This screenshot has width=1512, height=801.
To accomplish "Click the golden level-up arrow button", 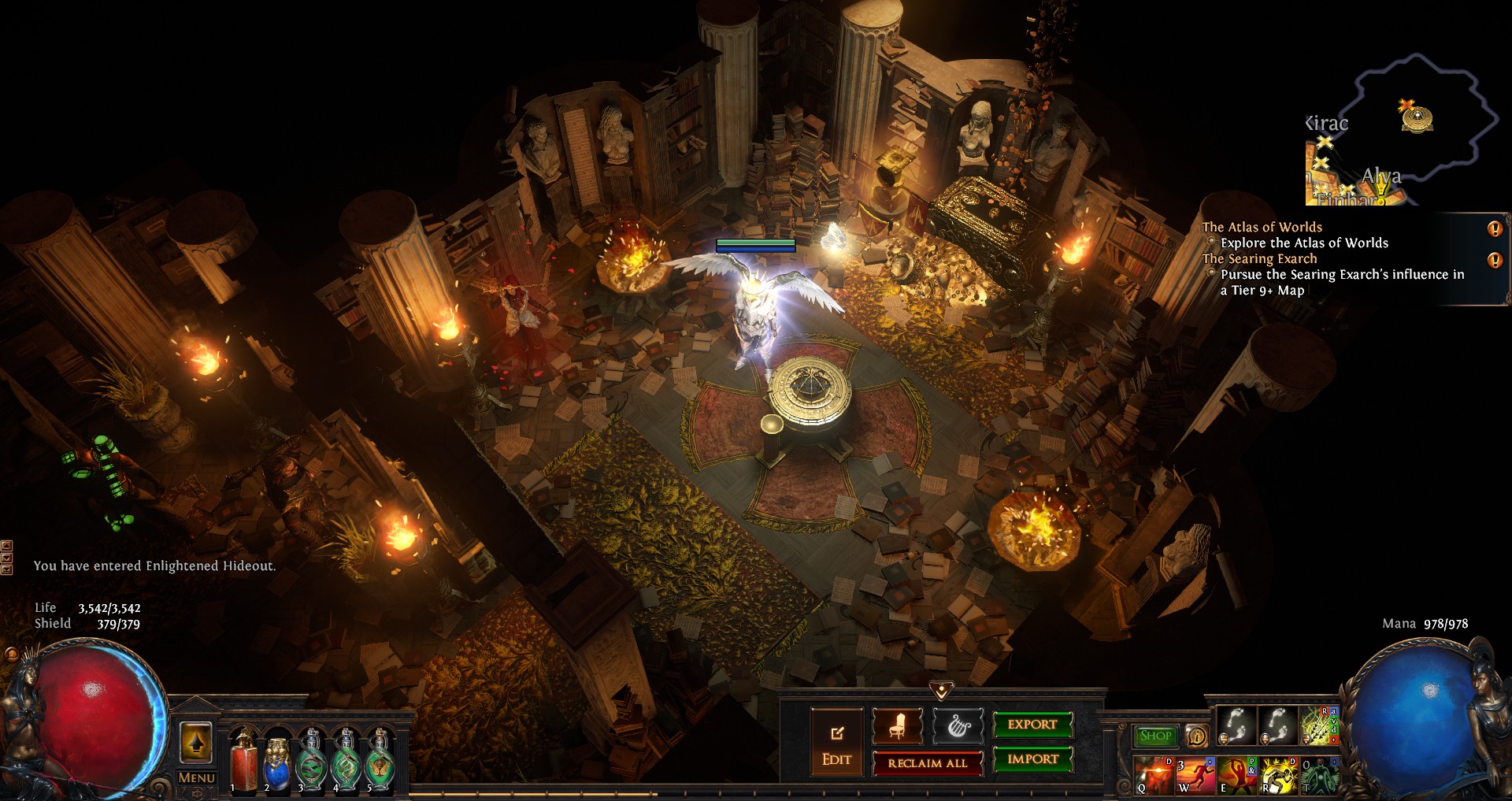I will pyautogui.click(x=196, y=742).
